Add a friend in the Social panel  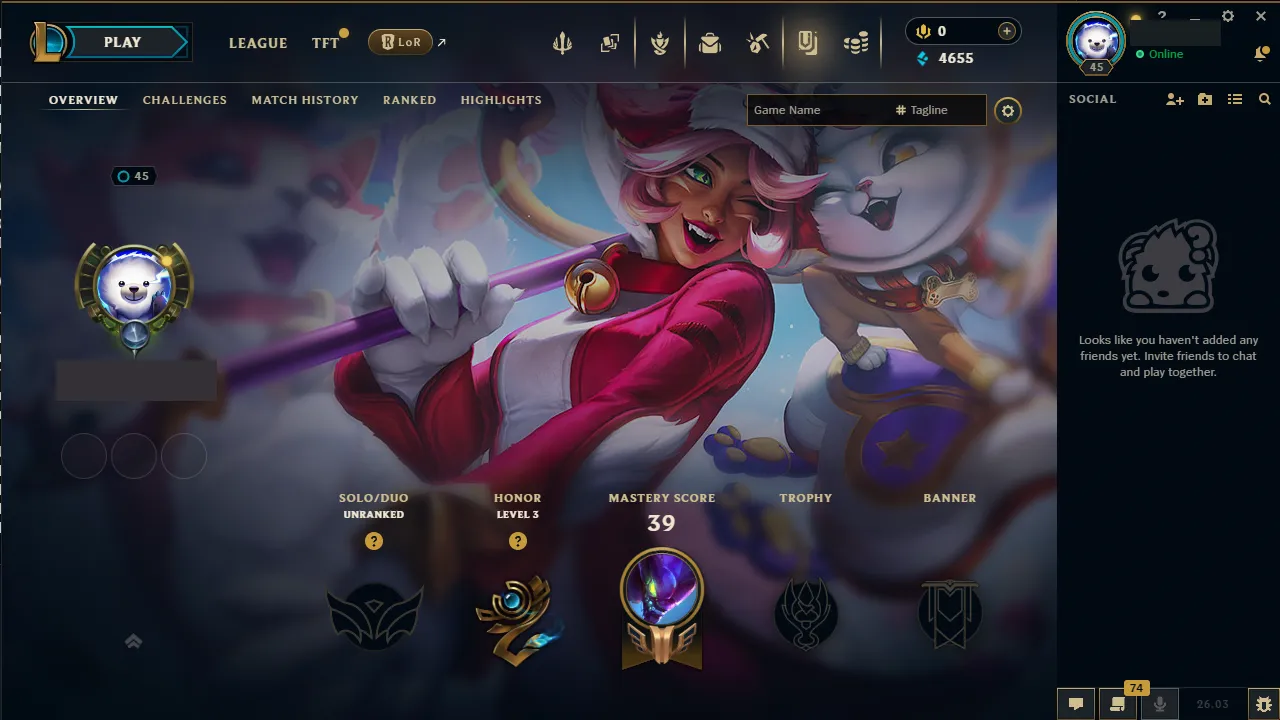tap(1174, 99)
